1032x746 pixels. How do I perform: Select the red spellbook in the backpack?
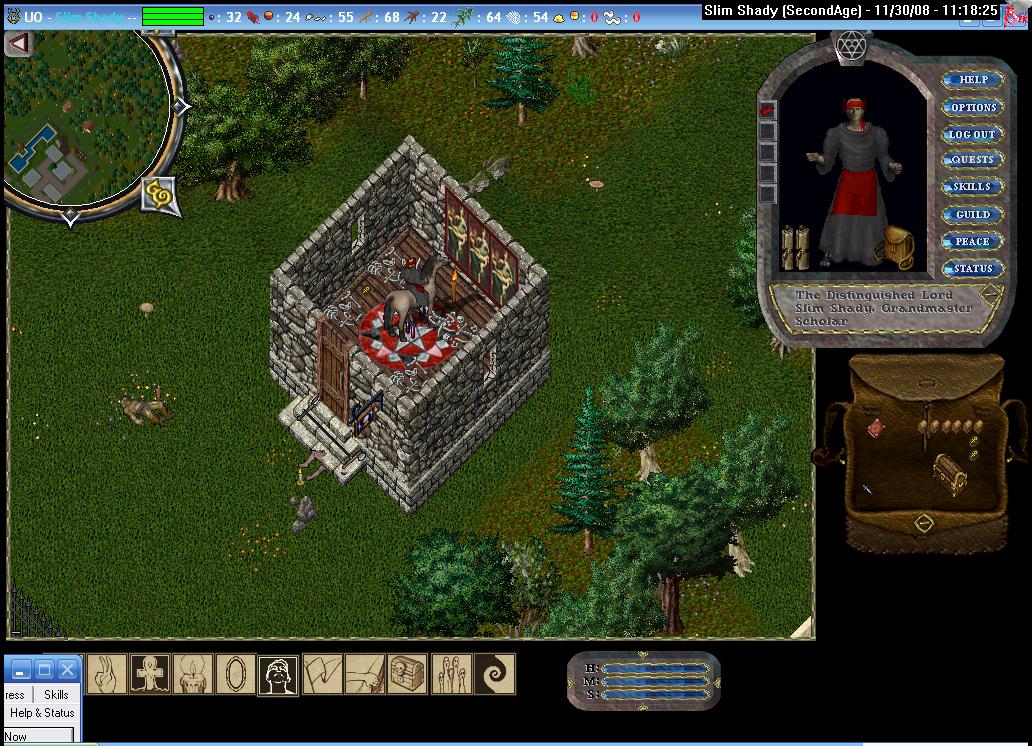coord(875,427)
